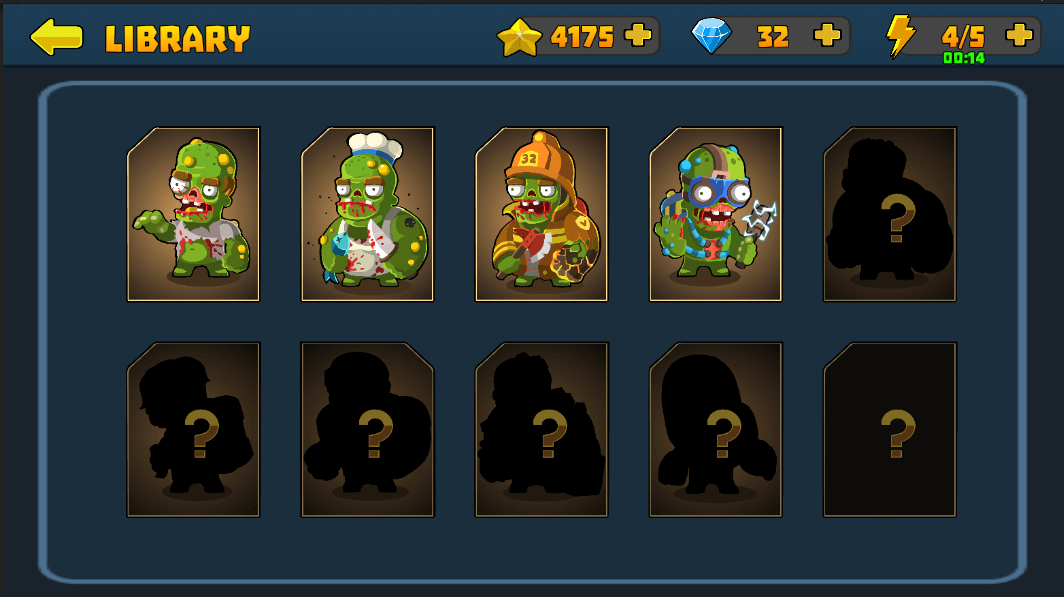
Task: Go back using the yellow arrow
Action: pos(56,37)
